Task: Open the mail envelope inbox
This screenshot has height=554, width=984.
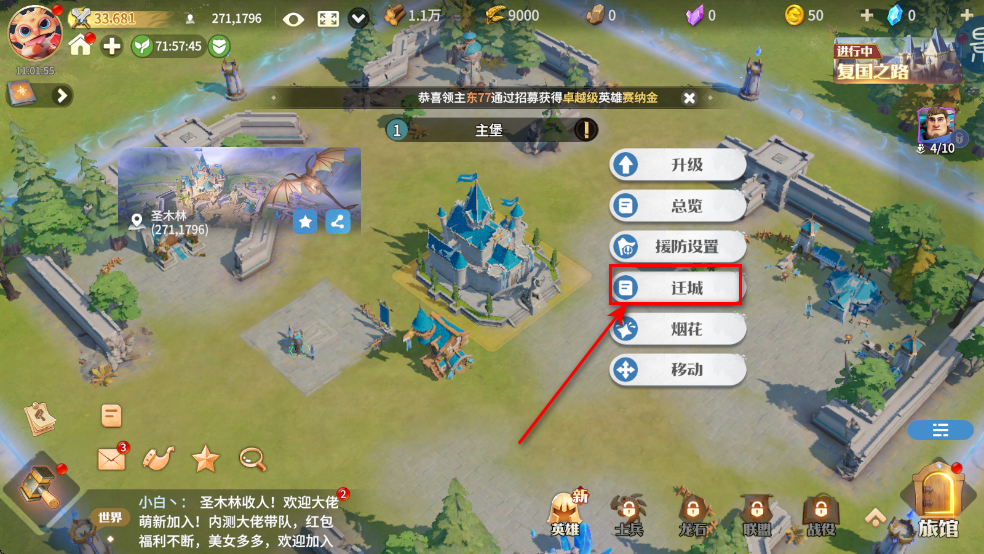Action: tap(111, 459)
